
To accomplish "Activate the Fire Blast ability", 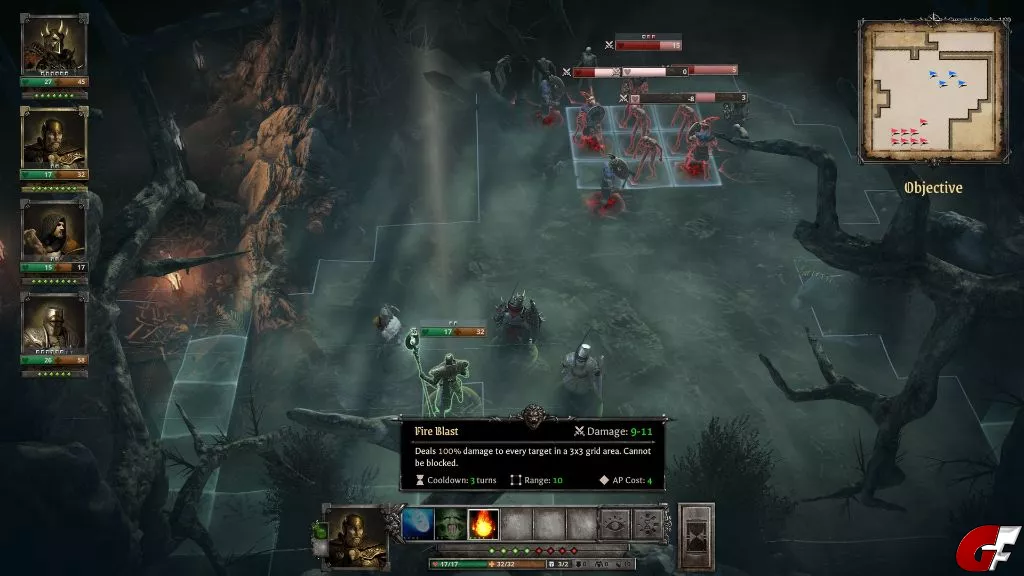I will [483, 524].
